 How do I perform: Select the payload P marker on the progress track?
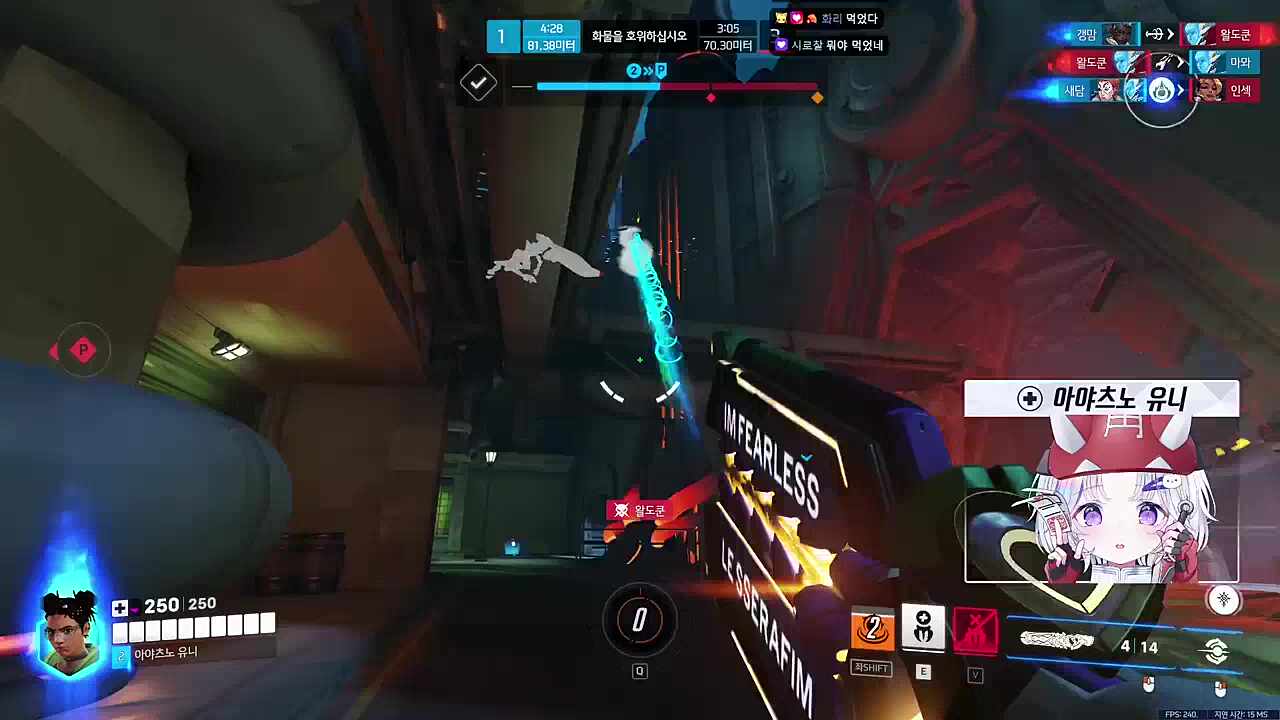[660, 71]
